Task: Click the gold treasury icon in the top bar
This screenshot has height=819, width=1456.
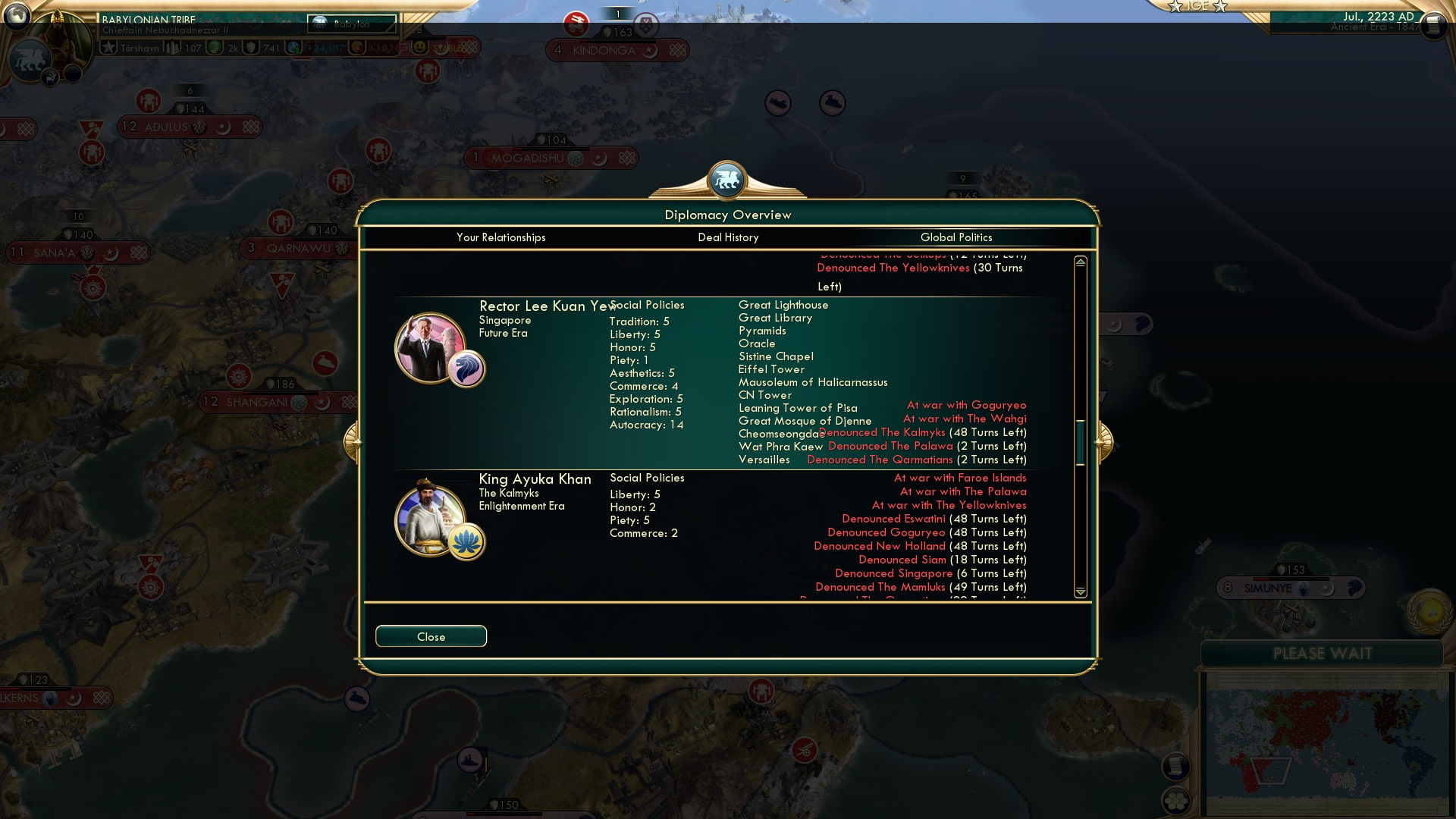Action: [x=356, y=46]
